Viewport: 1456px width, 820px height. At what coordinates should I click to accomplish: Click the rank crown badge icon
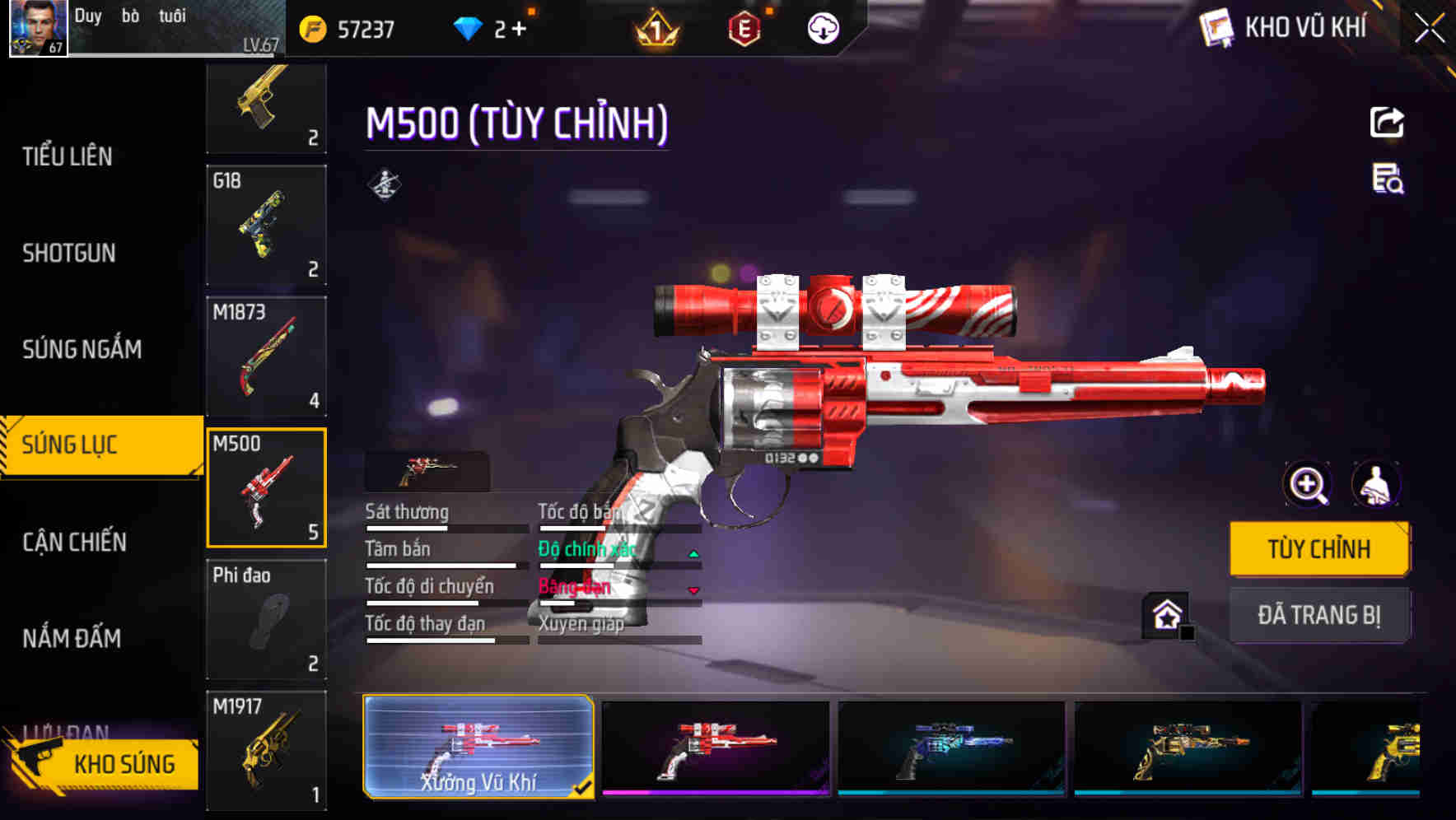click(x=655, y=29)
